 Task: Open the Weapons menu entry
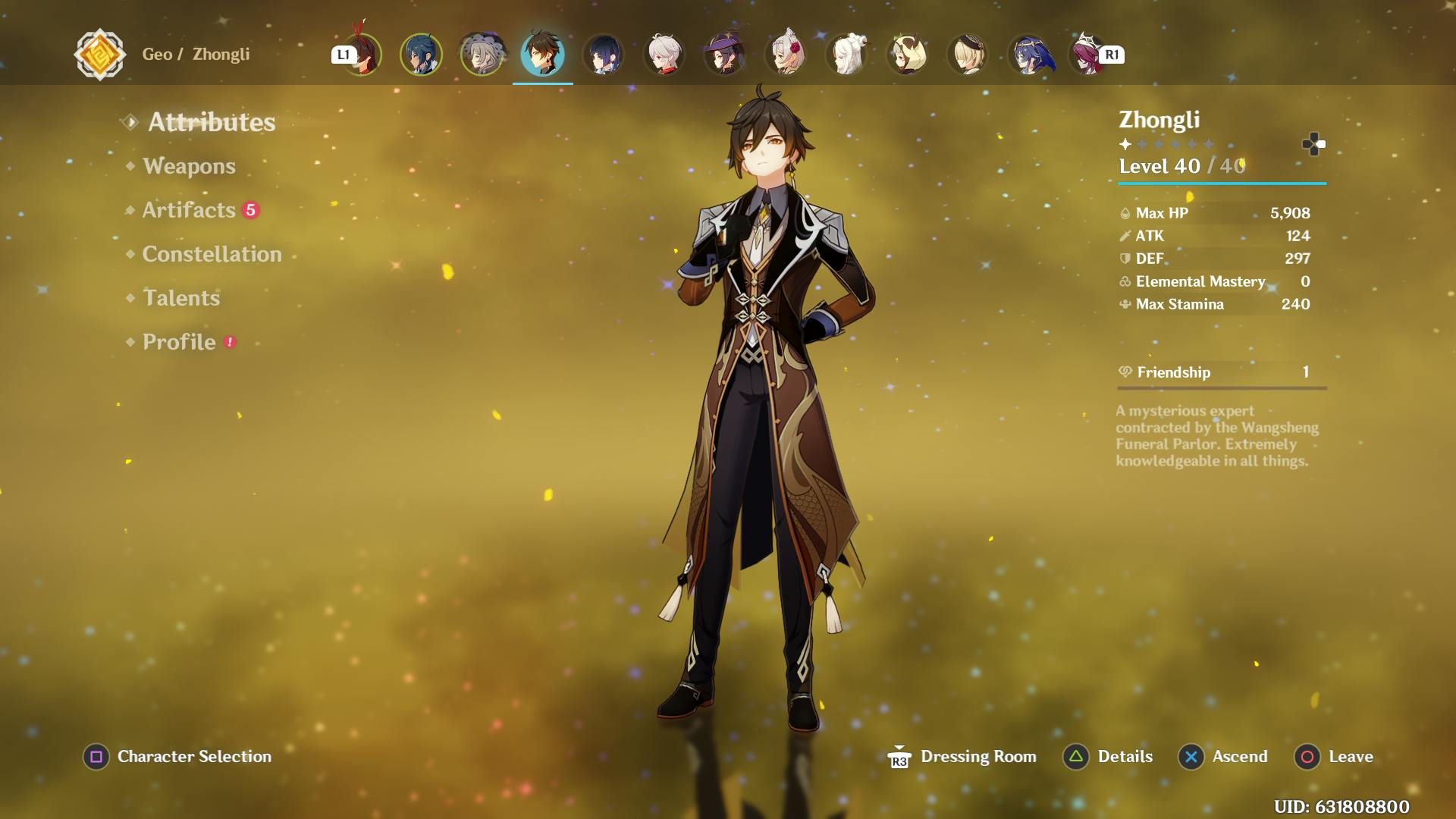point(189,166)
